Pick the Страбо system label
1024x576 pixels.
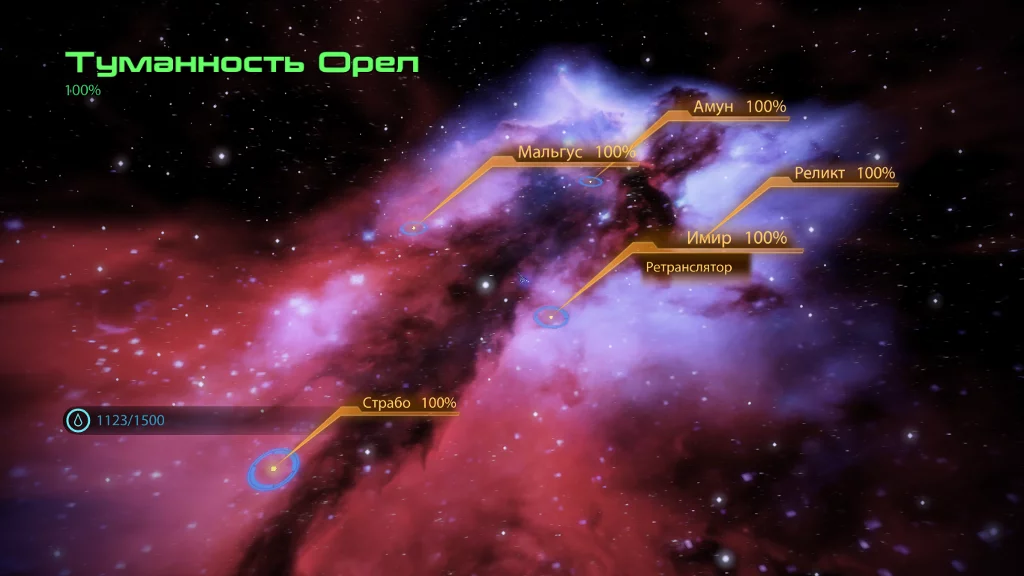click(409, 403)
